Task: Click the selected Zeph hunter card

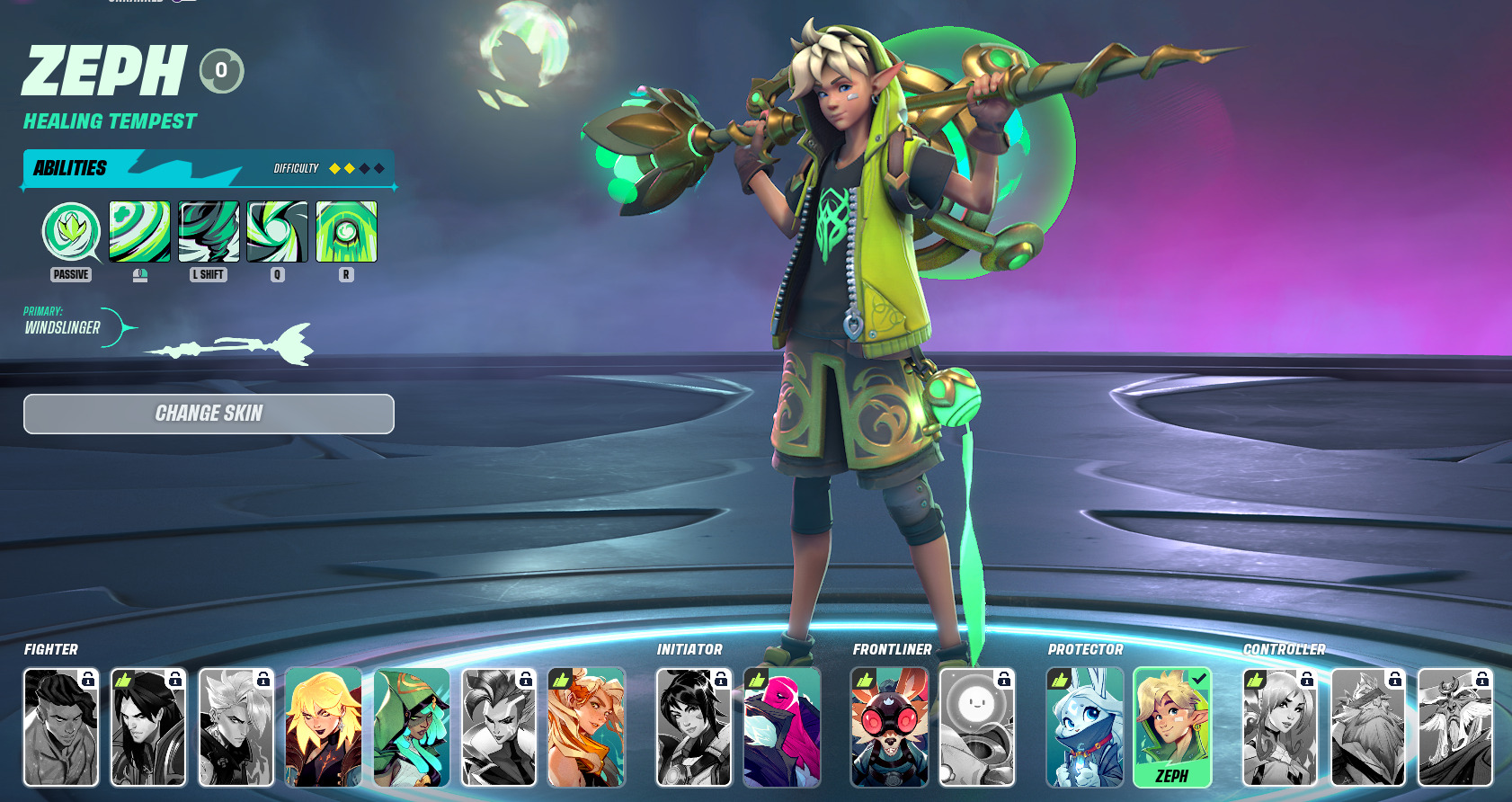Action: click(x=1172, y=726)
